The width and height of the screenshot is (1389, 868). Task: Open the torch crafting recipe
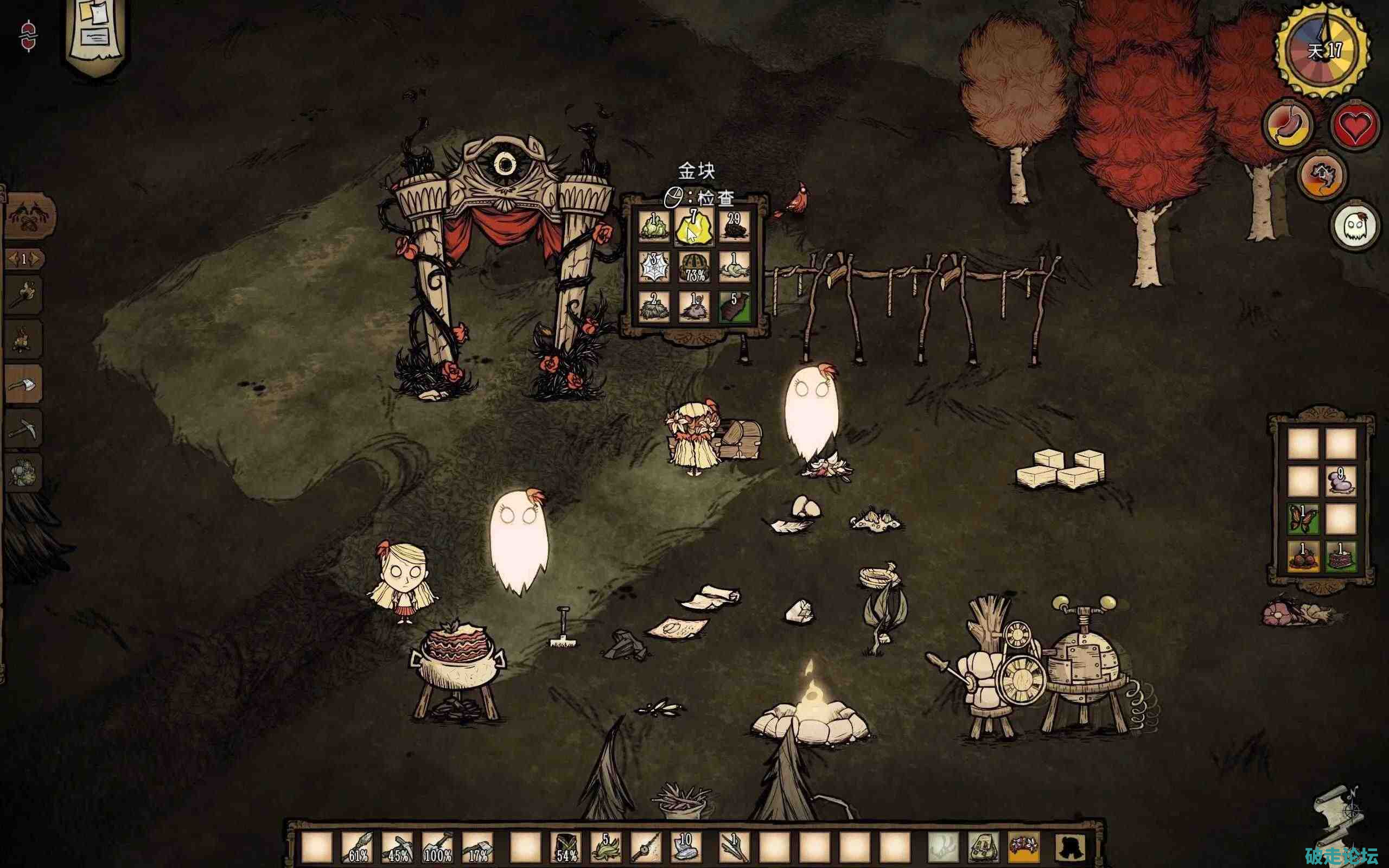coord(23,295)
